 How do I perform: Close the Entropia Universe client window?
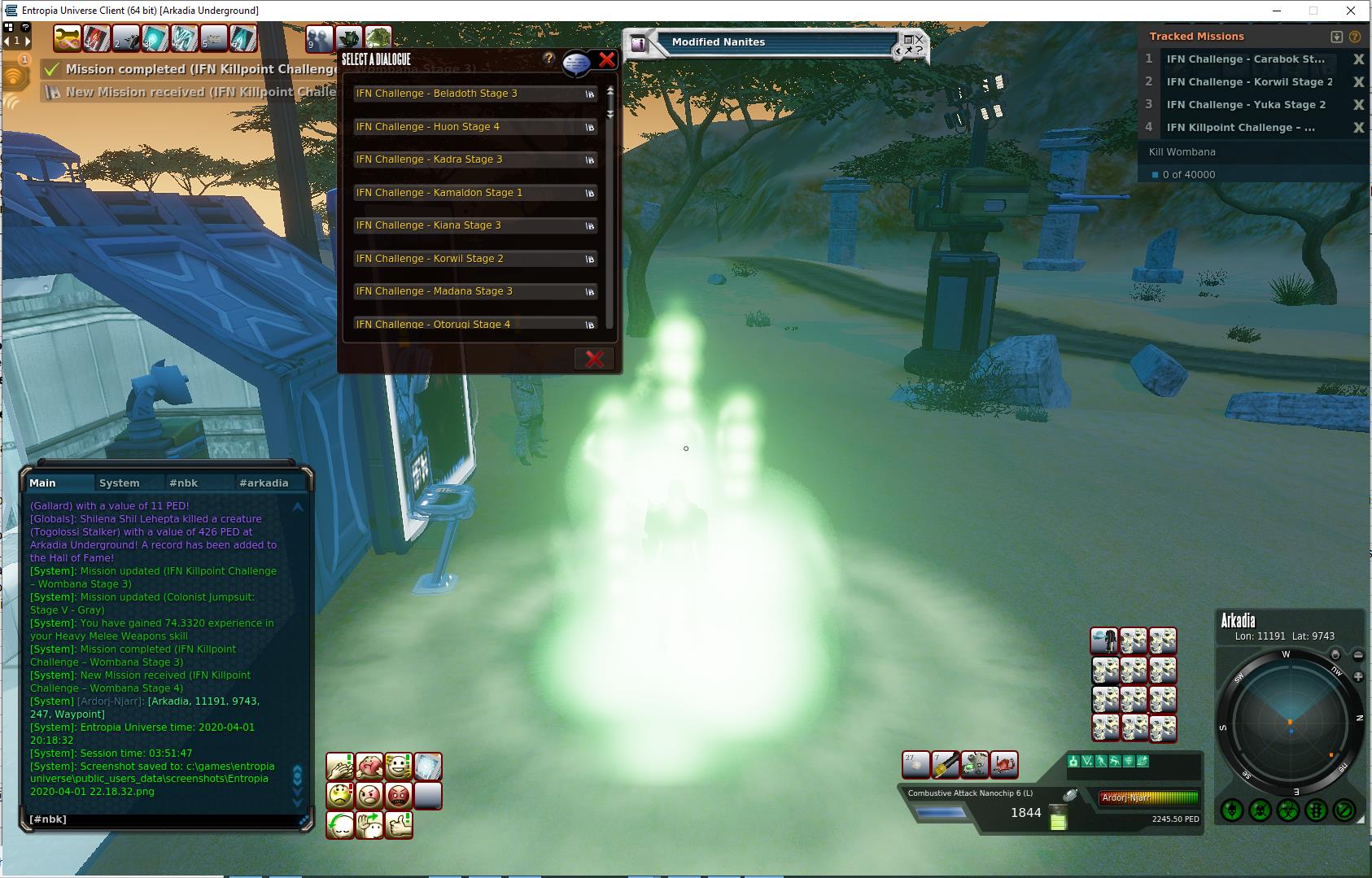(x=1352, y=11)
